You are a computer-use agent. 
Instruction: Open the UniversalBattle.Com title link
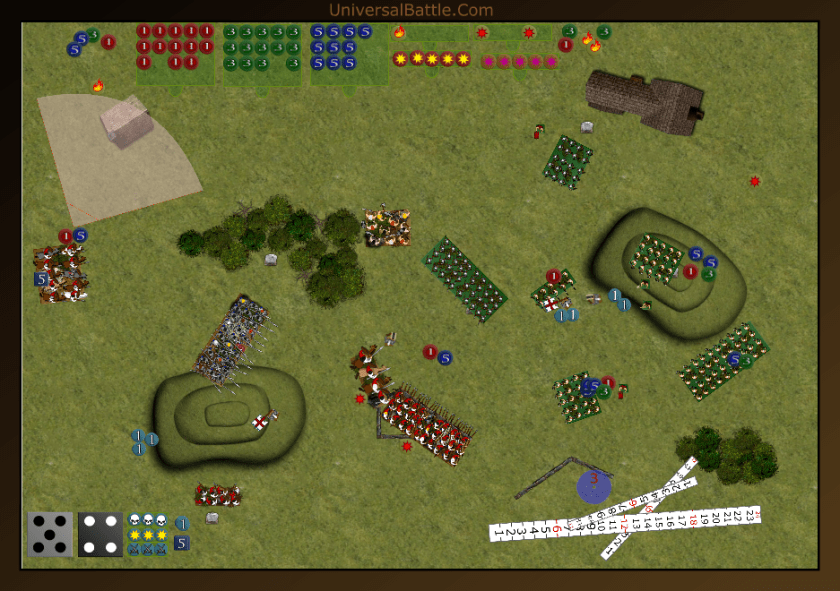click(x=411, y=10)
